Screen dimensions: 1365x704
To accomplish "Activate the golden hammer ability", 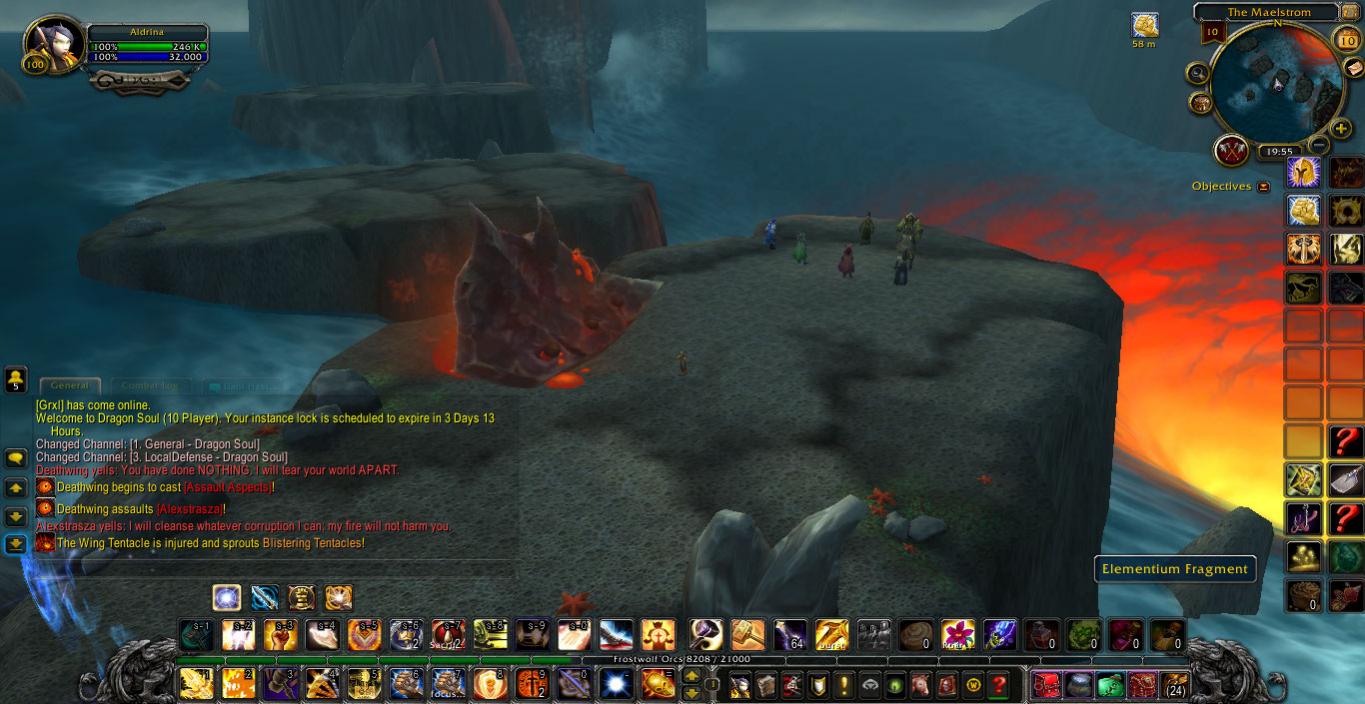I will pyautogui.click(x=748, y=634).
